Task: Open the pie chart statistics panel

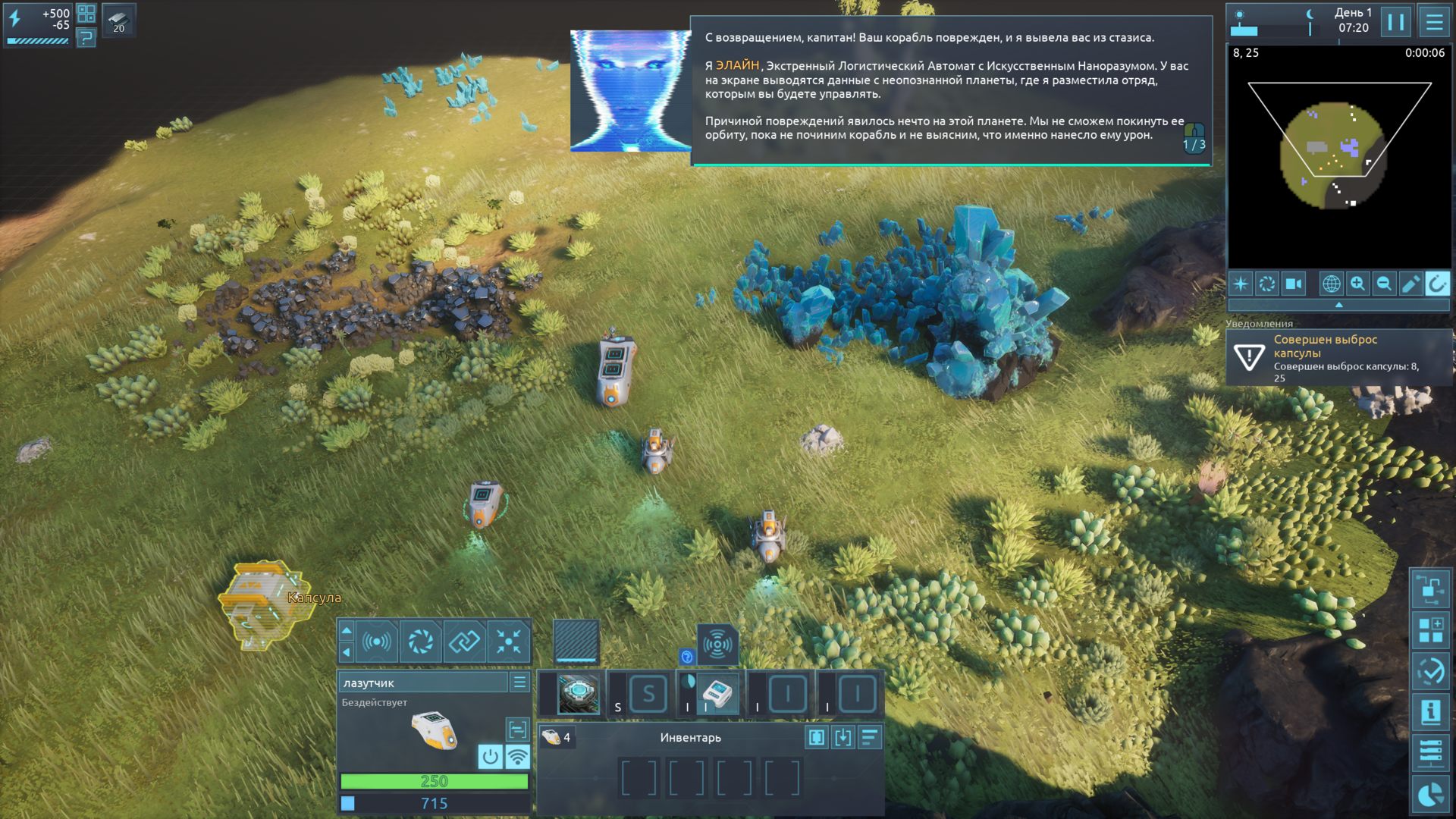Action: [x=1430, y=794]
